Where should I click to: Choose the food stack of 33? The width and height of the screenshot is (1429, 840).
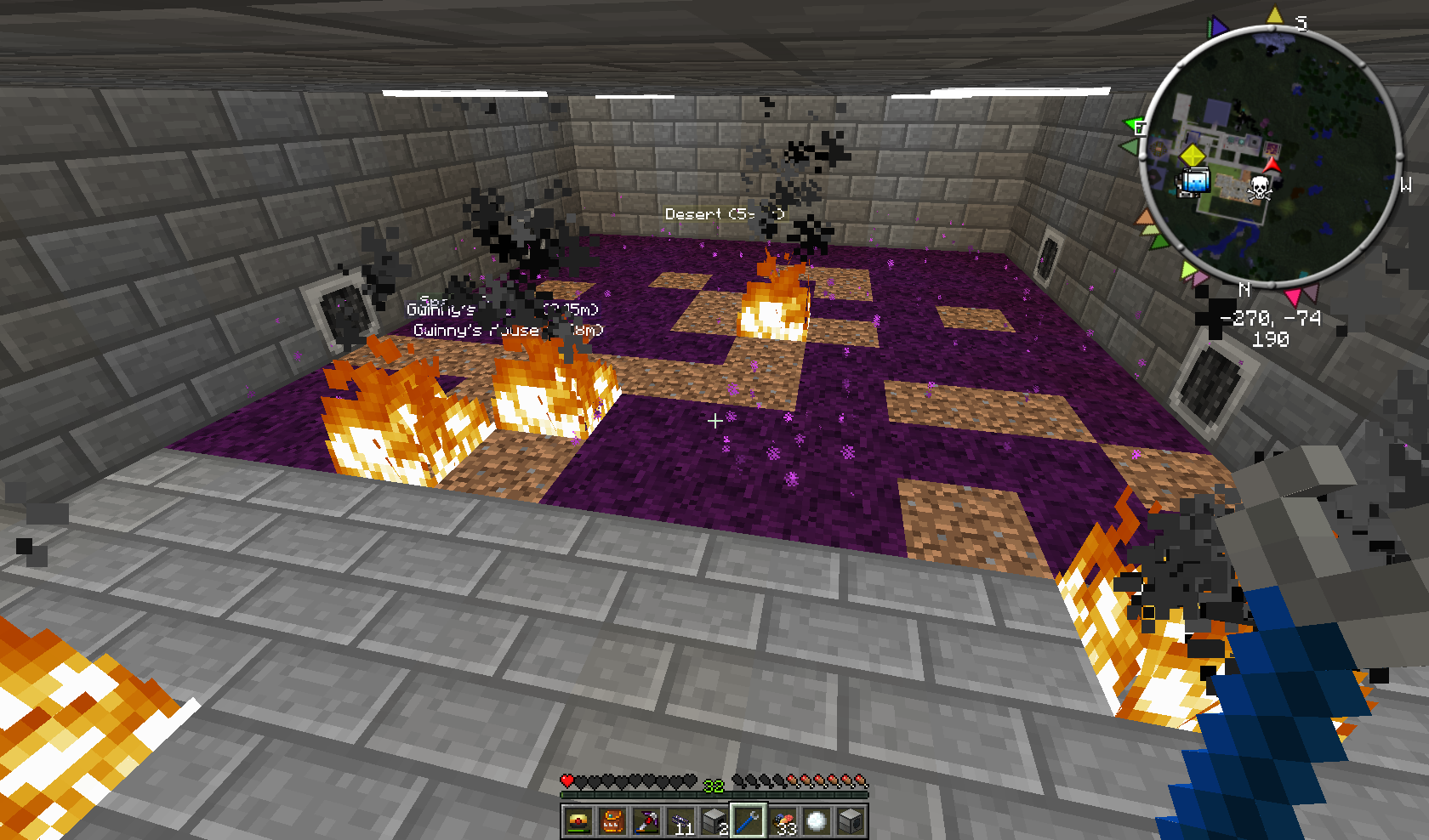[x=783, y=821]
